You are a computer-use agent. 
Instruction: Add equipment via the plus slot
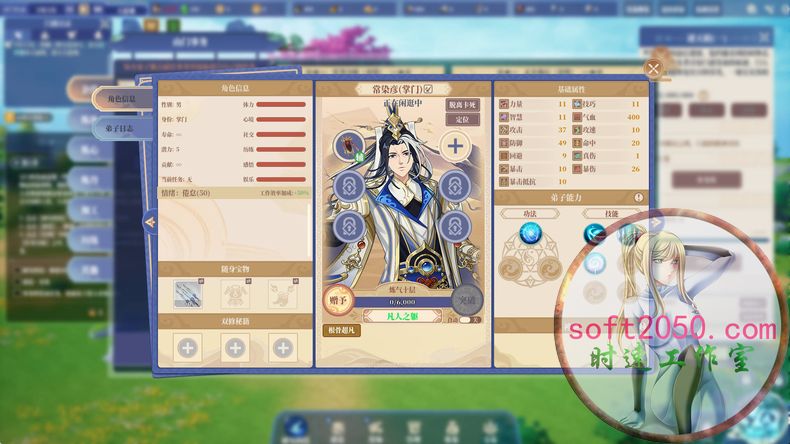455,146
